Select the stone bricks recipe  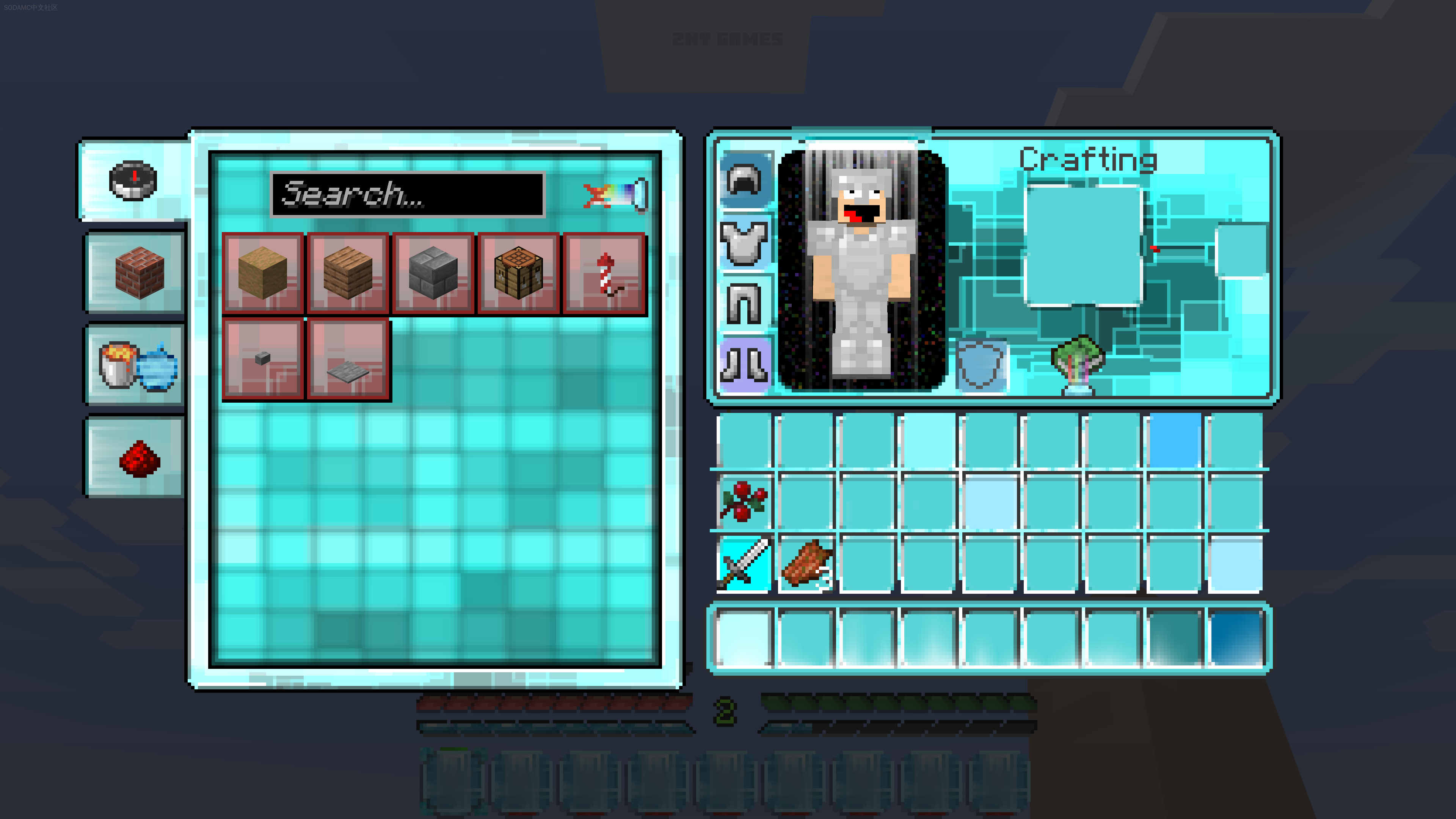coord(433,273)
